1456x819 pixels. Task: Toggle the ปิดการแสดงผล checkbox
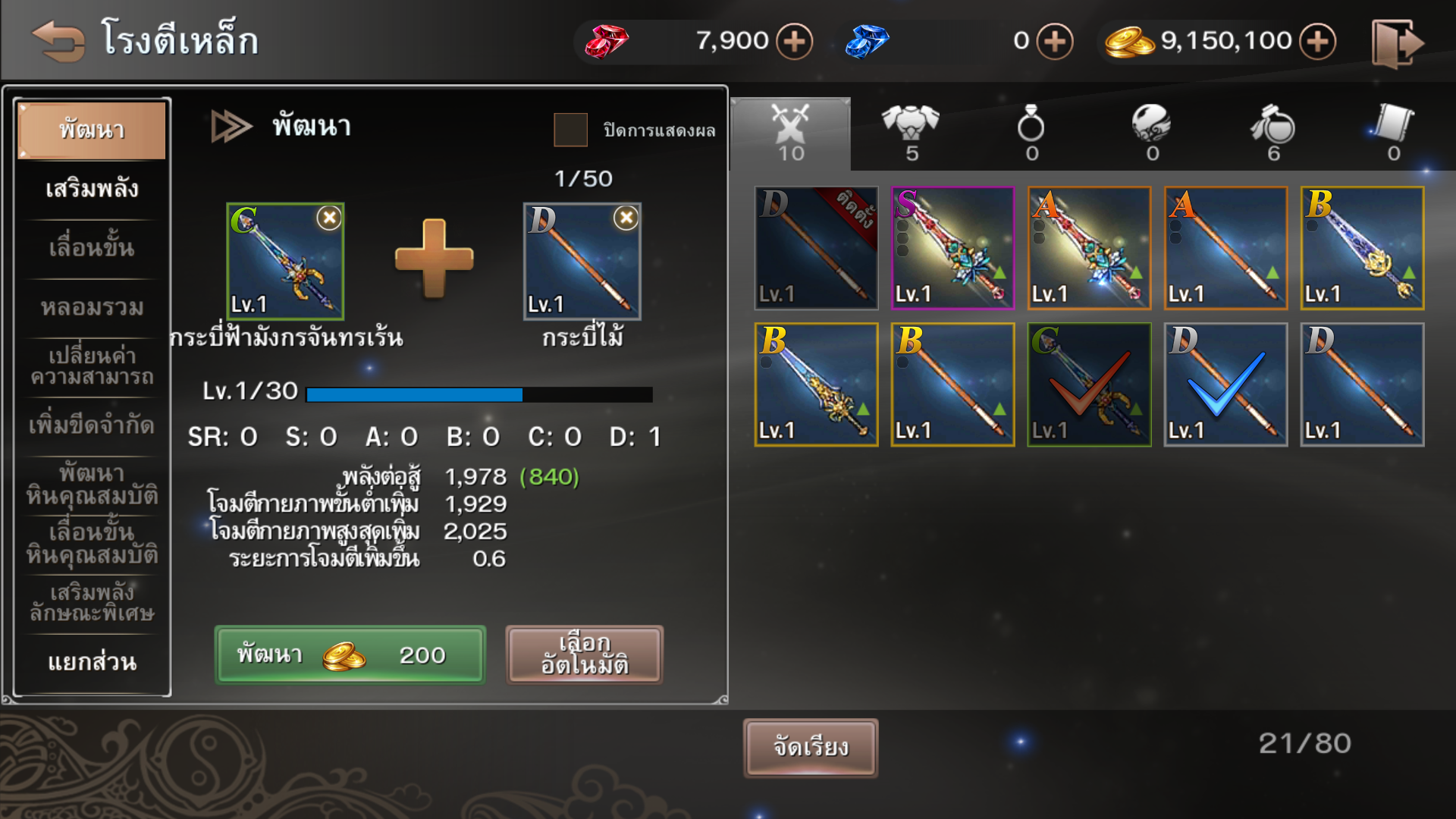(x=570, y=130)
